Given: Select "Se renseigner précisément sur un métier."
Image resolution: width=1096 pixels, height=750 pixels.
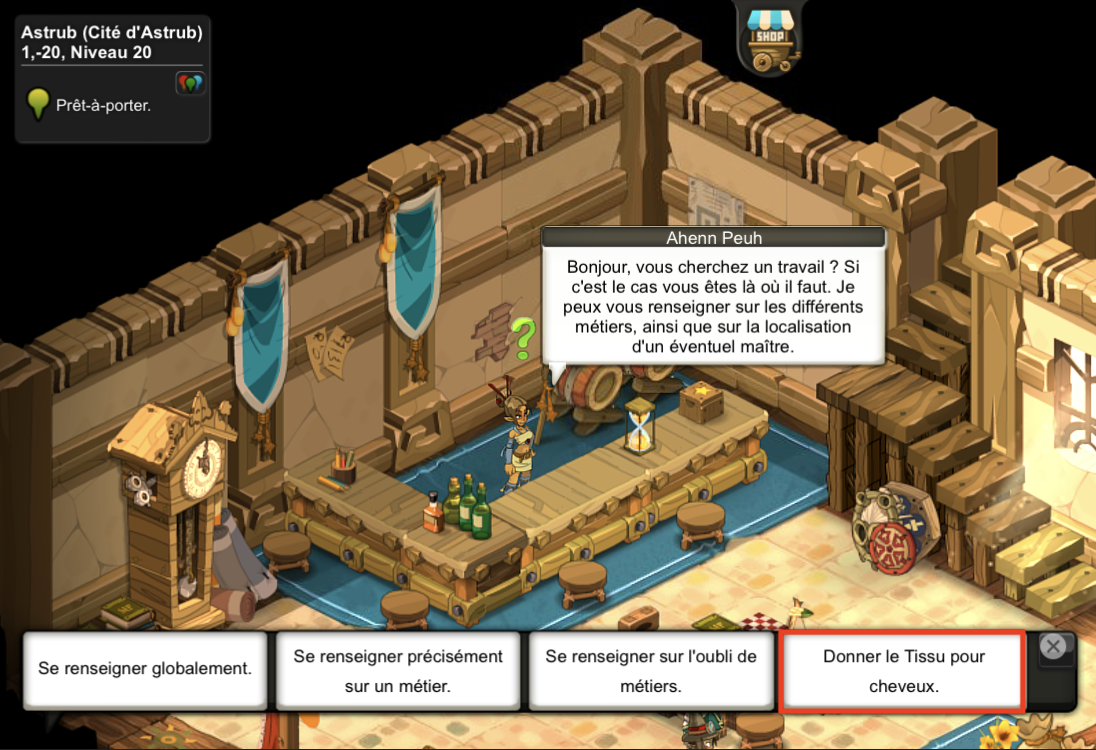Looking at the screenshot, I should (x=398, y=671).
